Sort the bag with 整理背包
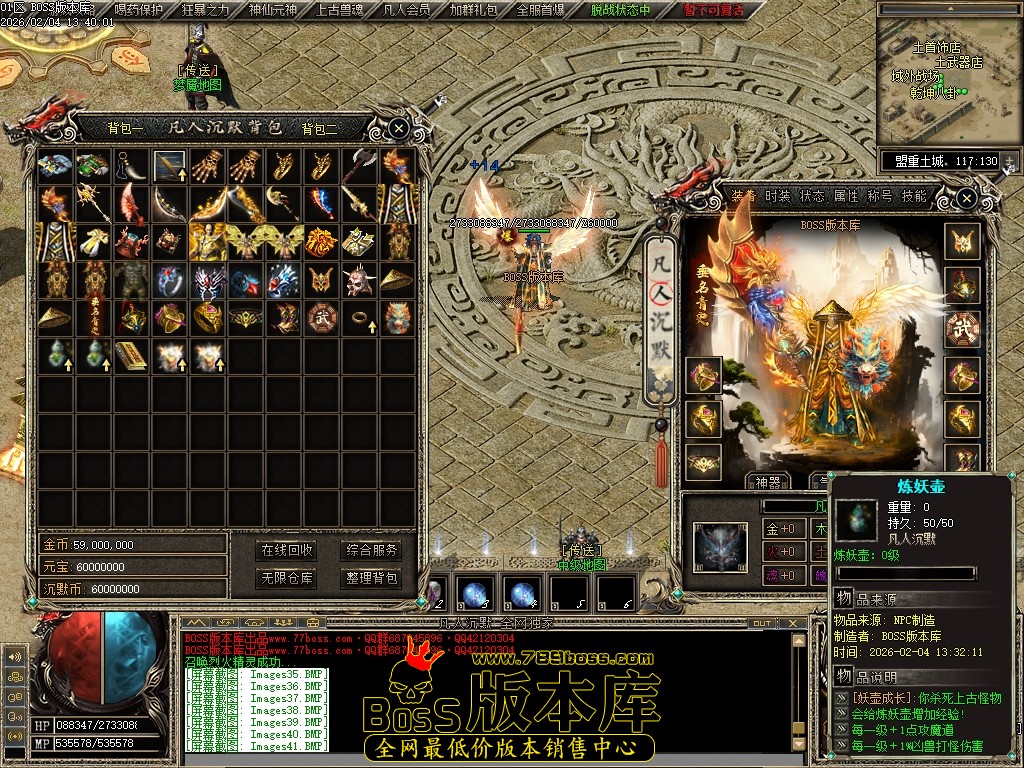The width and height of the screenshot is (1024, 768). (x=371, y=578)
